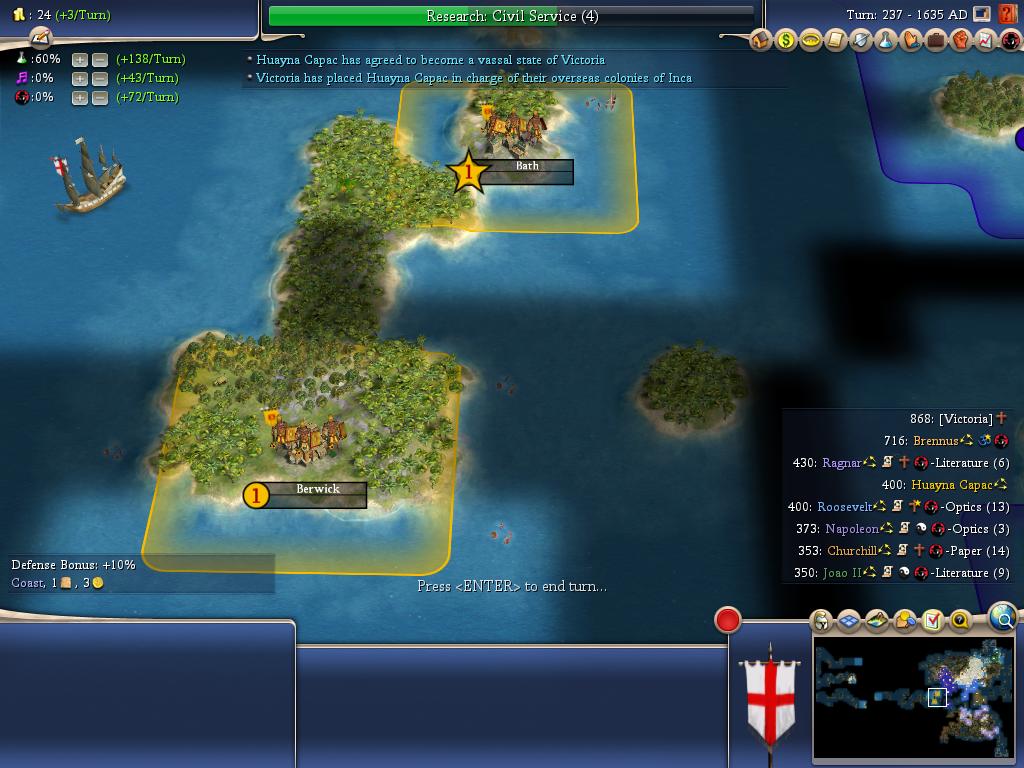Open the religion advisor praying hands icon
The image size is (1024, 768).
click(911, 41)
